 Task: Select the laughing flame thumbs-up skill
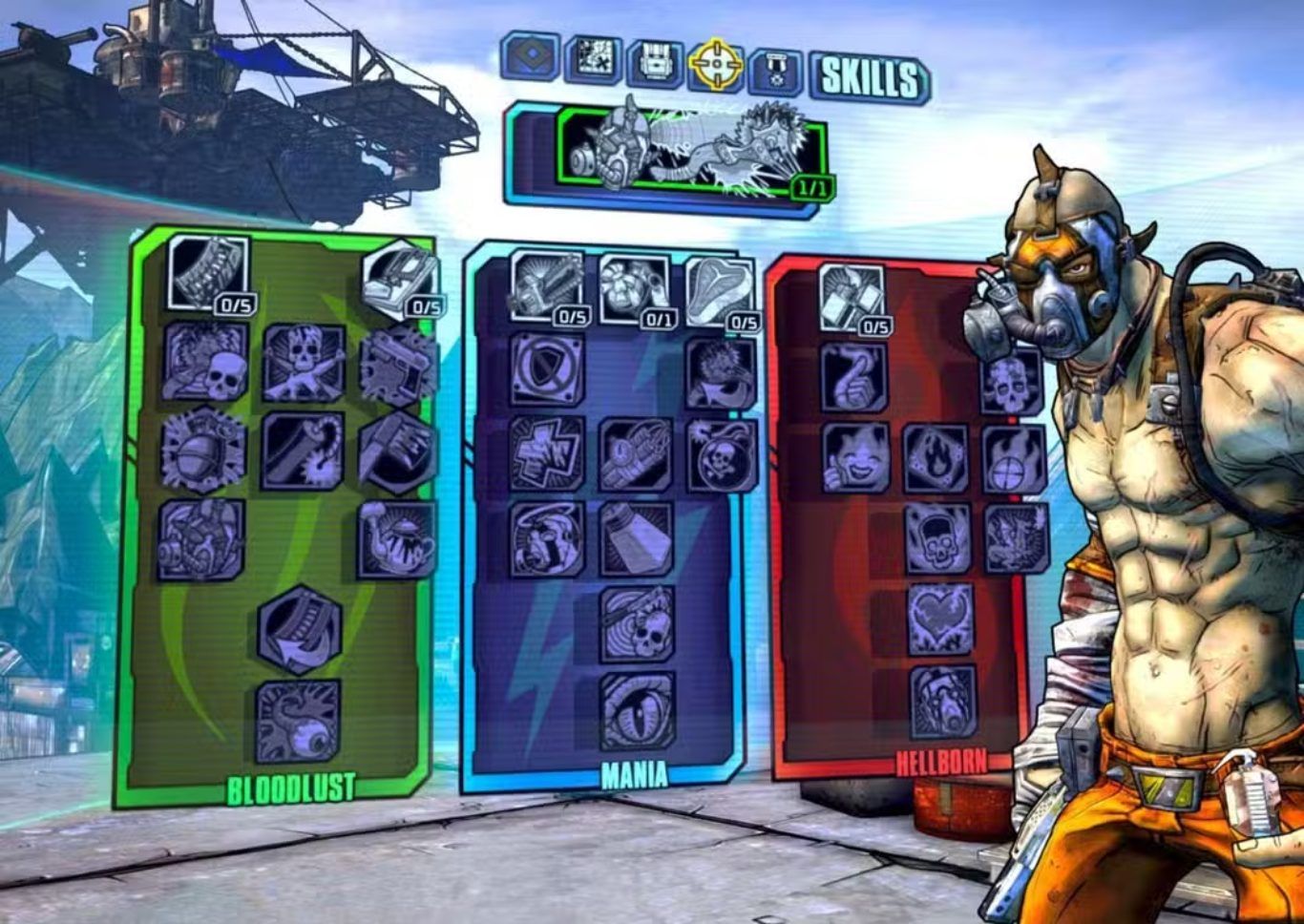(x=855, y=457)
